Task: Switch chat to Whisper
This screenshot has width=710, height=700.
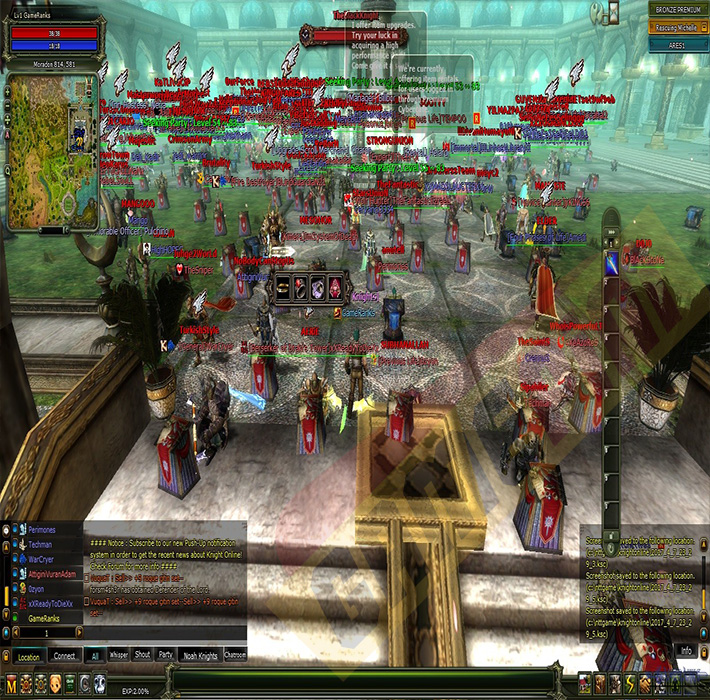Action: coord(118,656)
